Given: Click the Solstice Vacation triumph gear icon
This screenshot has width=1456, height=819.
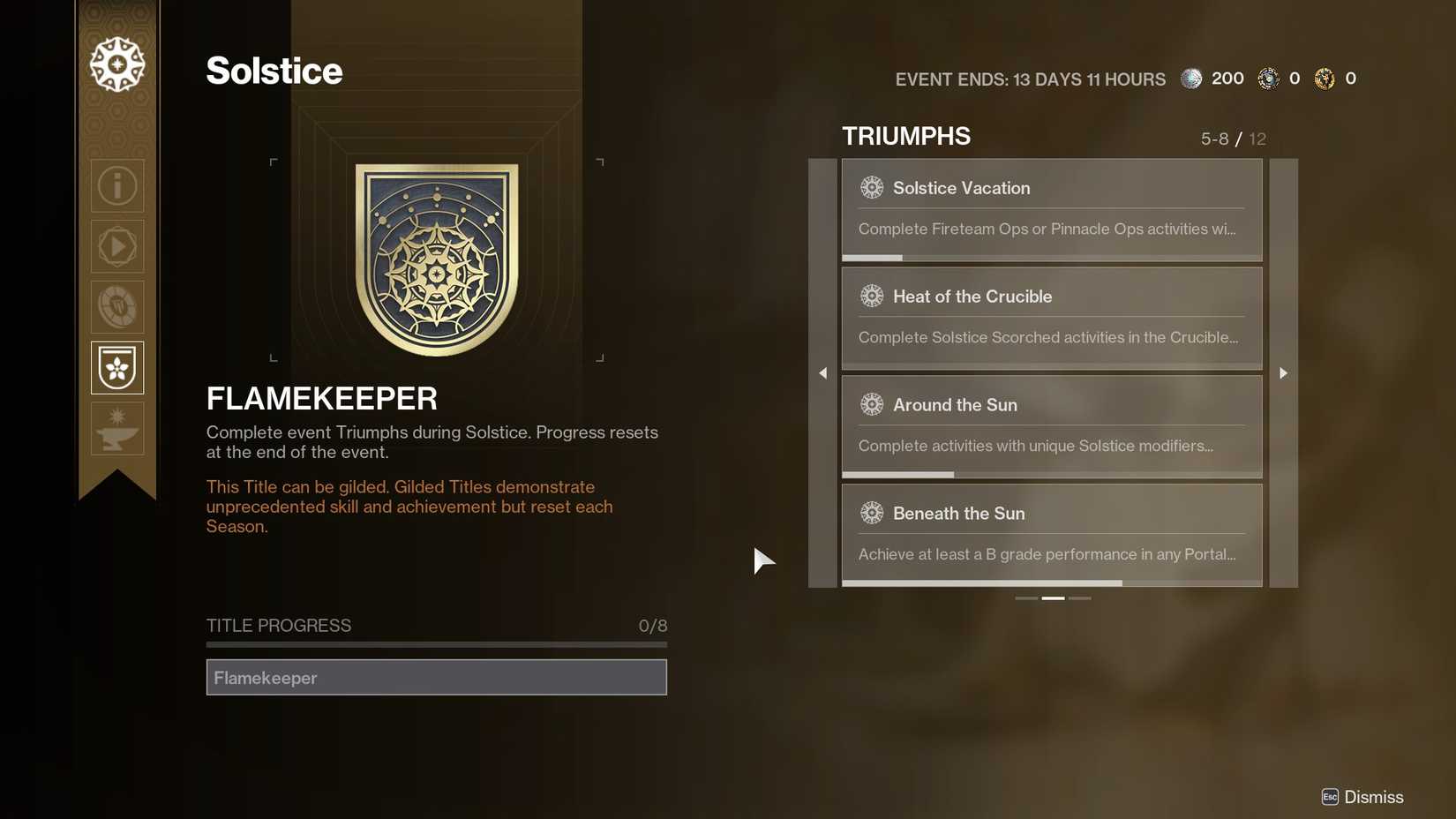Looking at the screenshot, I should click(872, 187).
